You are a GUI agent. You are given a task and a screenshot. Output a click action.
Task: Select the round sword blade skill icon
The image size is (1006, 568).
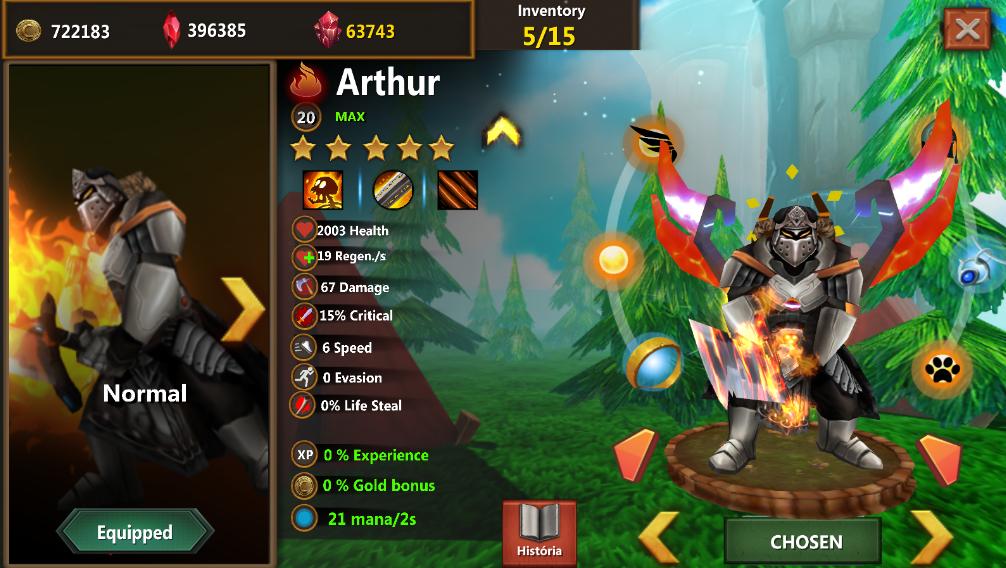pyautogui.click(x=392, y=190)
